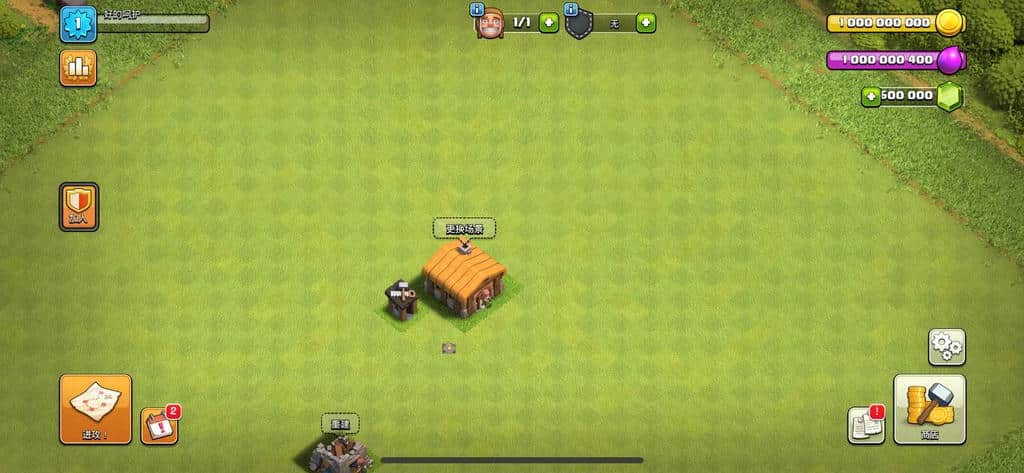
Task: Open the settings gear button
Action: 946,347
